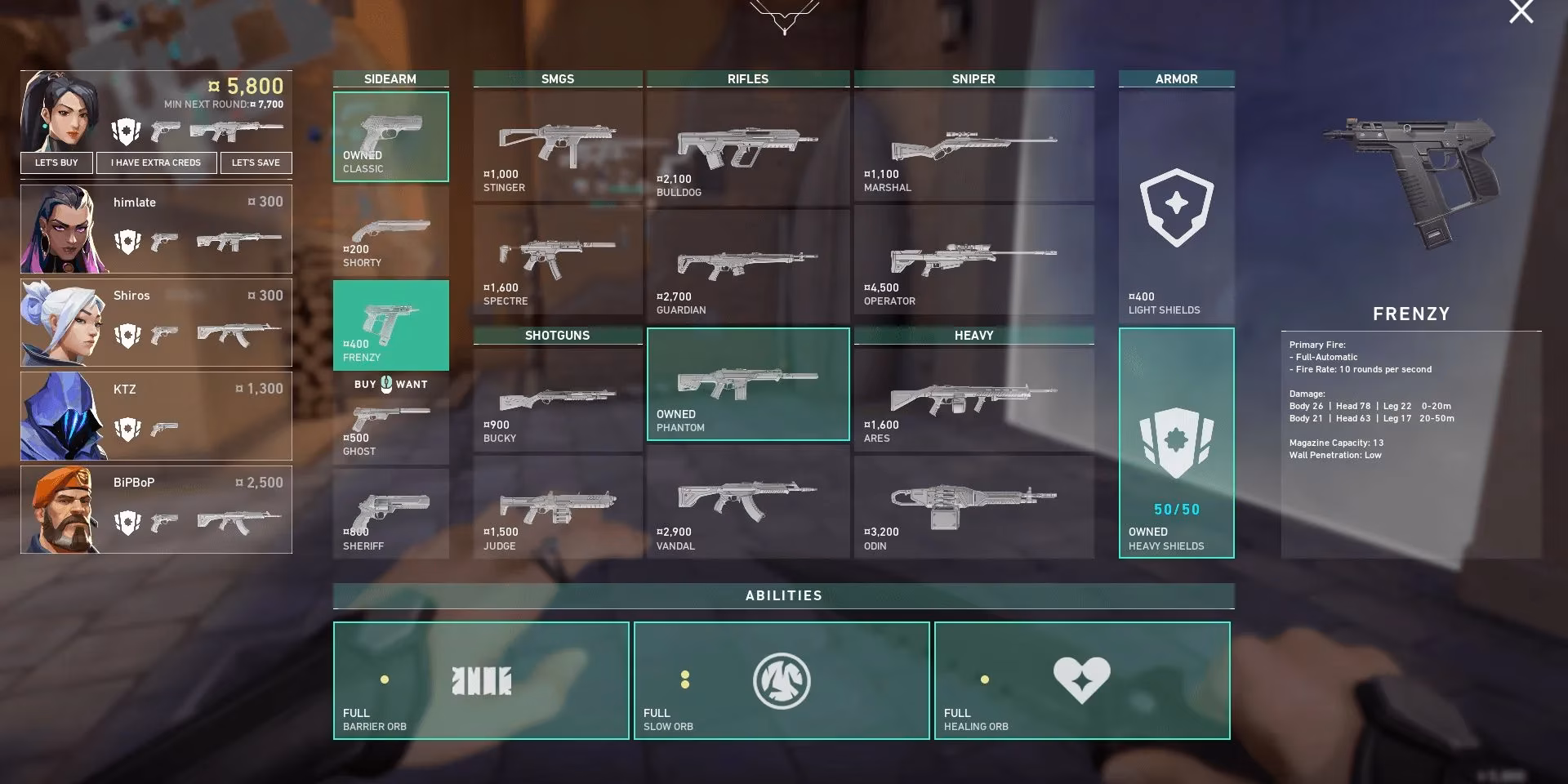Purchase the Shorty pistol
The image size is (1568, 784).
click(390, 232)
